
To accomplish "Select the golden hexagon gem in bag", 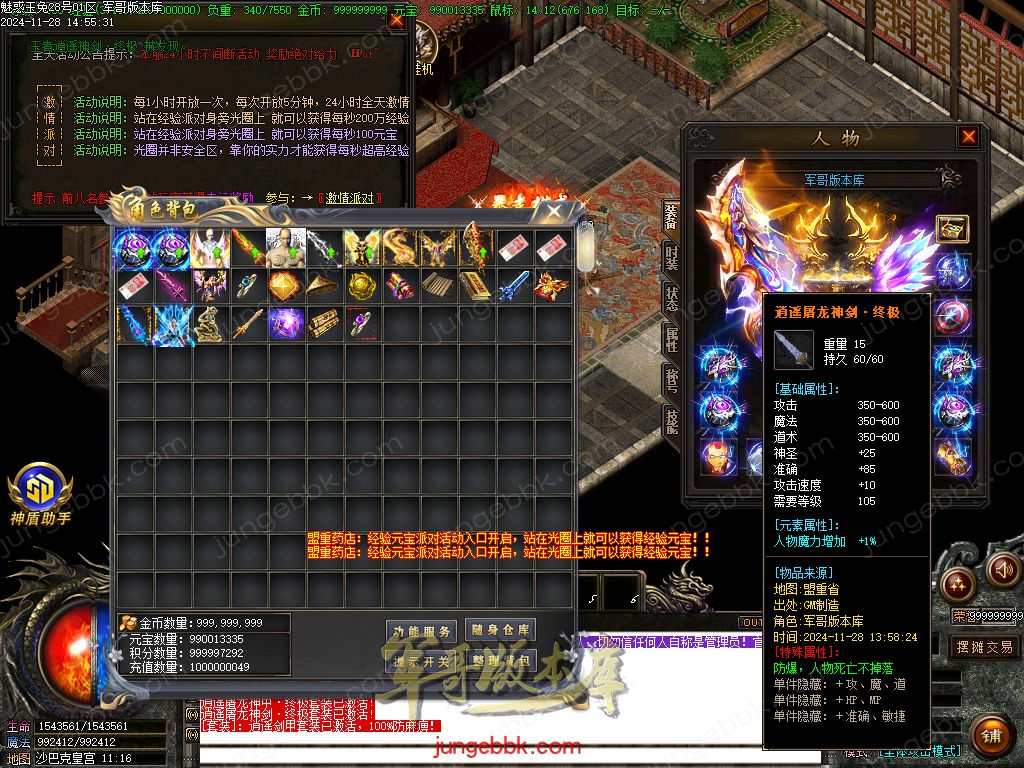I will [285, 286].
